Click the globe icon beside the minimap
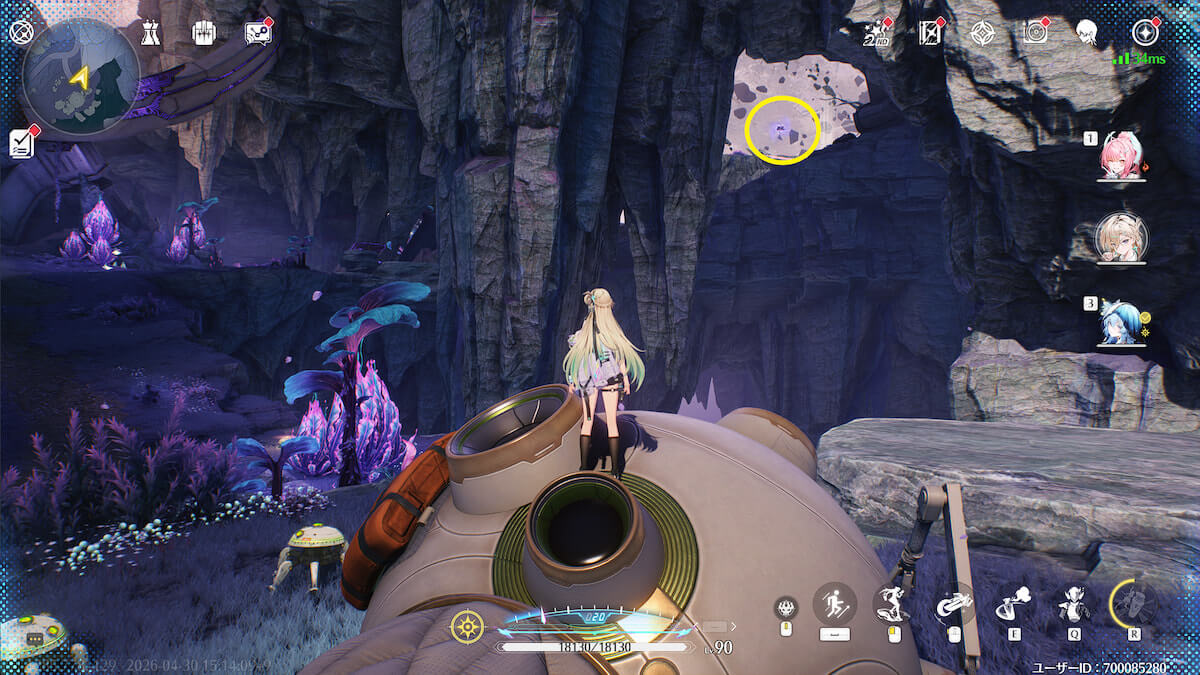Screen dimensions: 1200x675 [21, 32]
